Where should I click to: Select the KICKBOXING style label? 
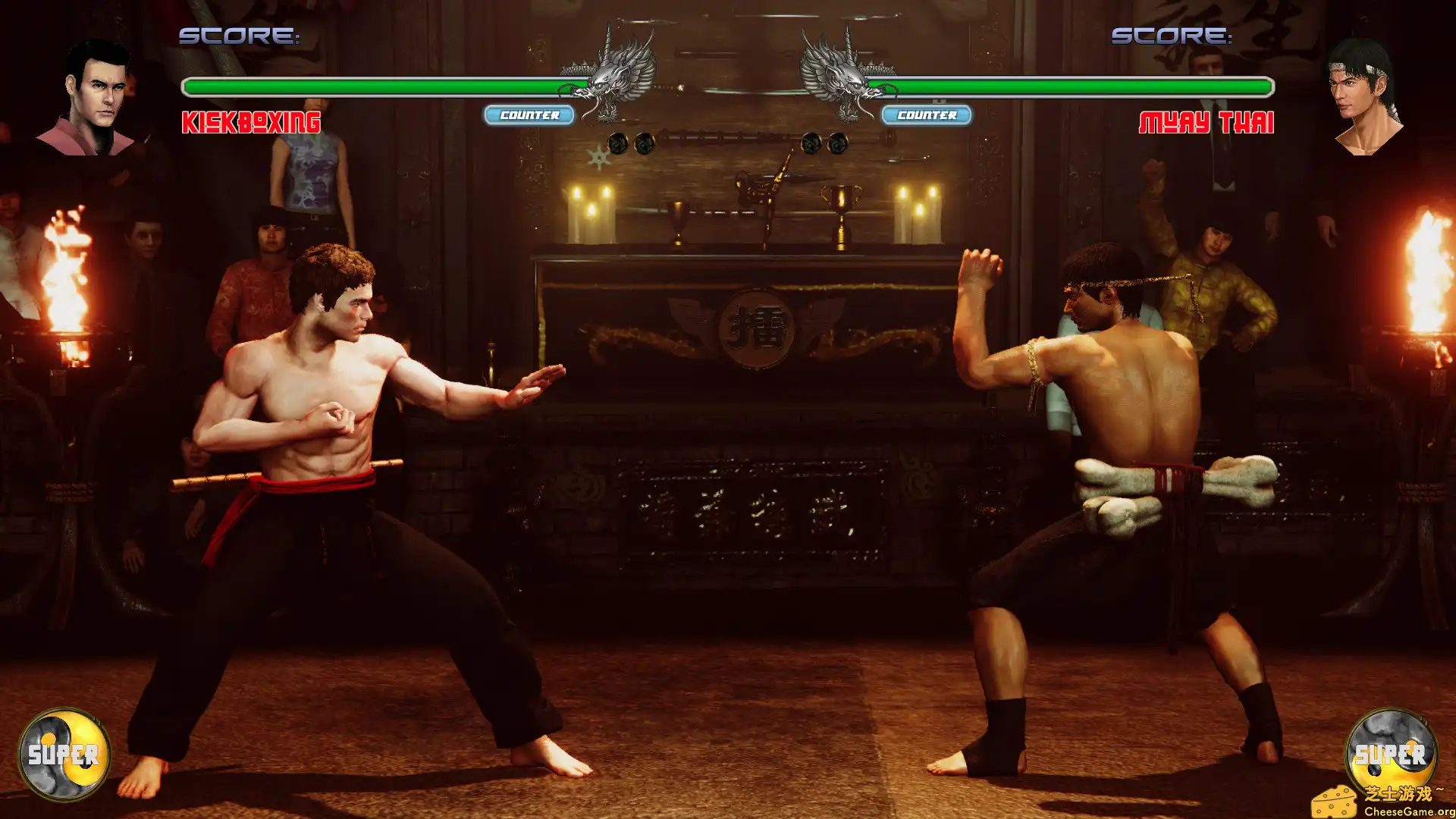[x=250, y=121]
